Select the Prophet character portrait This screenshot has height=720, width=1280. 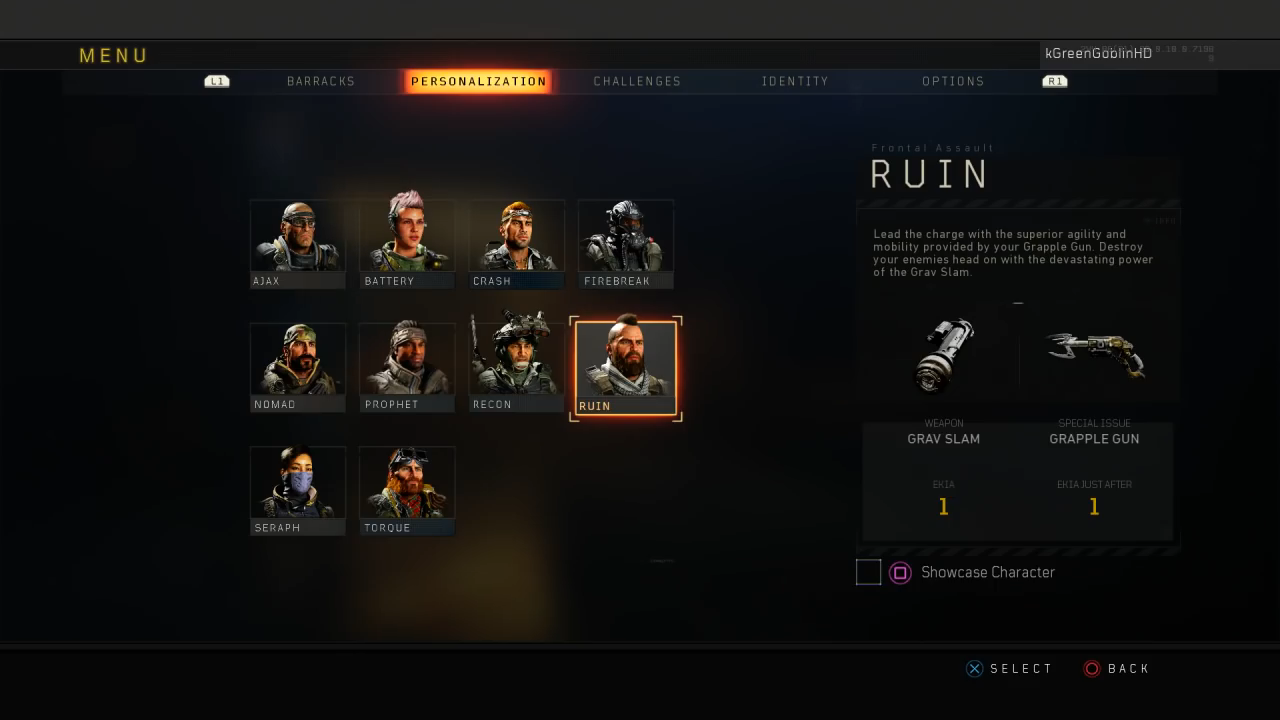407,363
